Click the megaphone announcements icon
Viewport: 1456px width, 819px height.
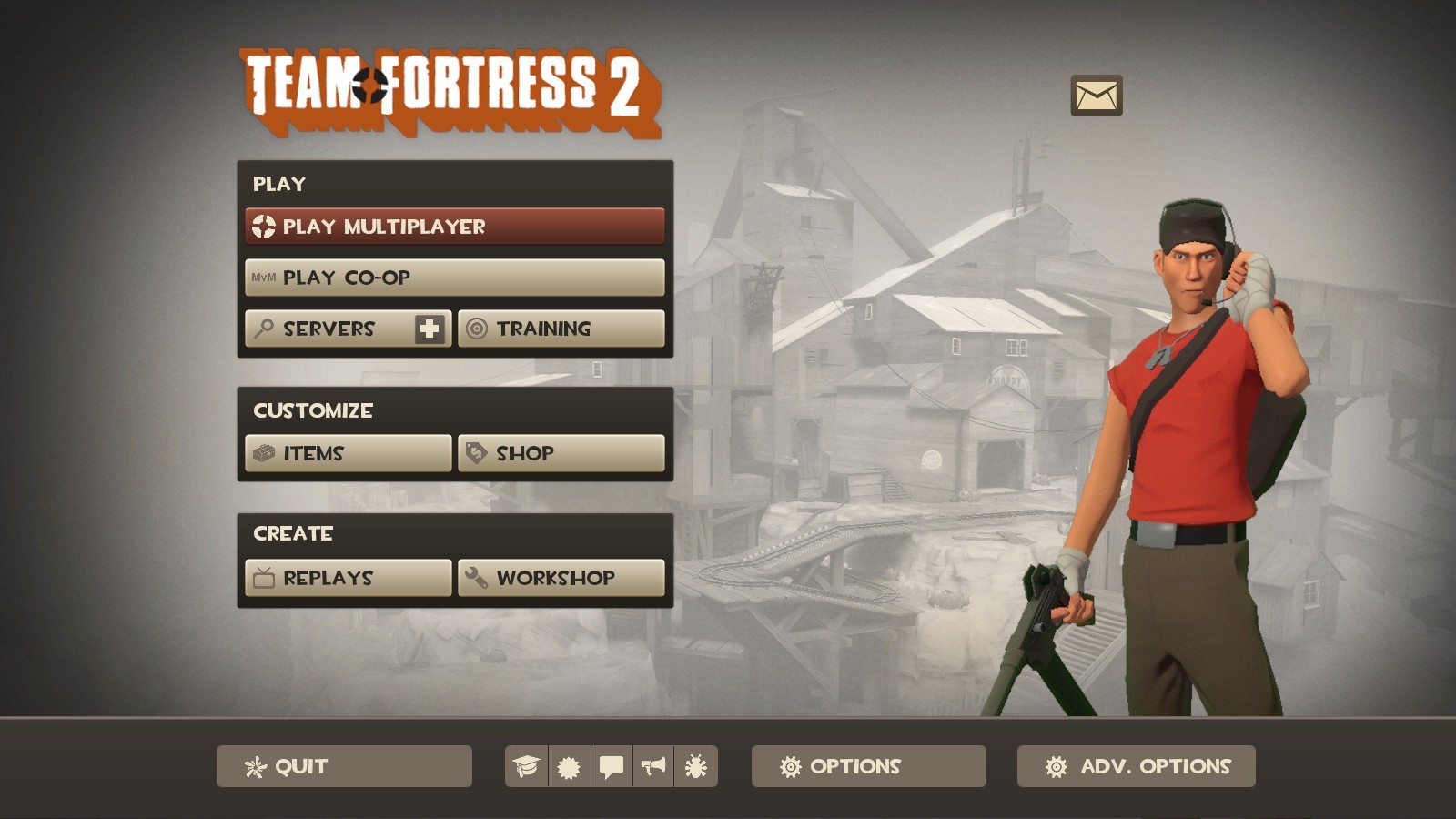(656, 766)
